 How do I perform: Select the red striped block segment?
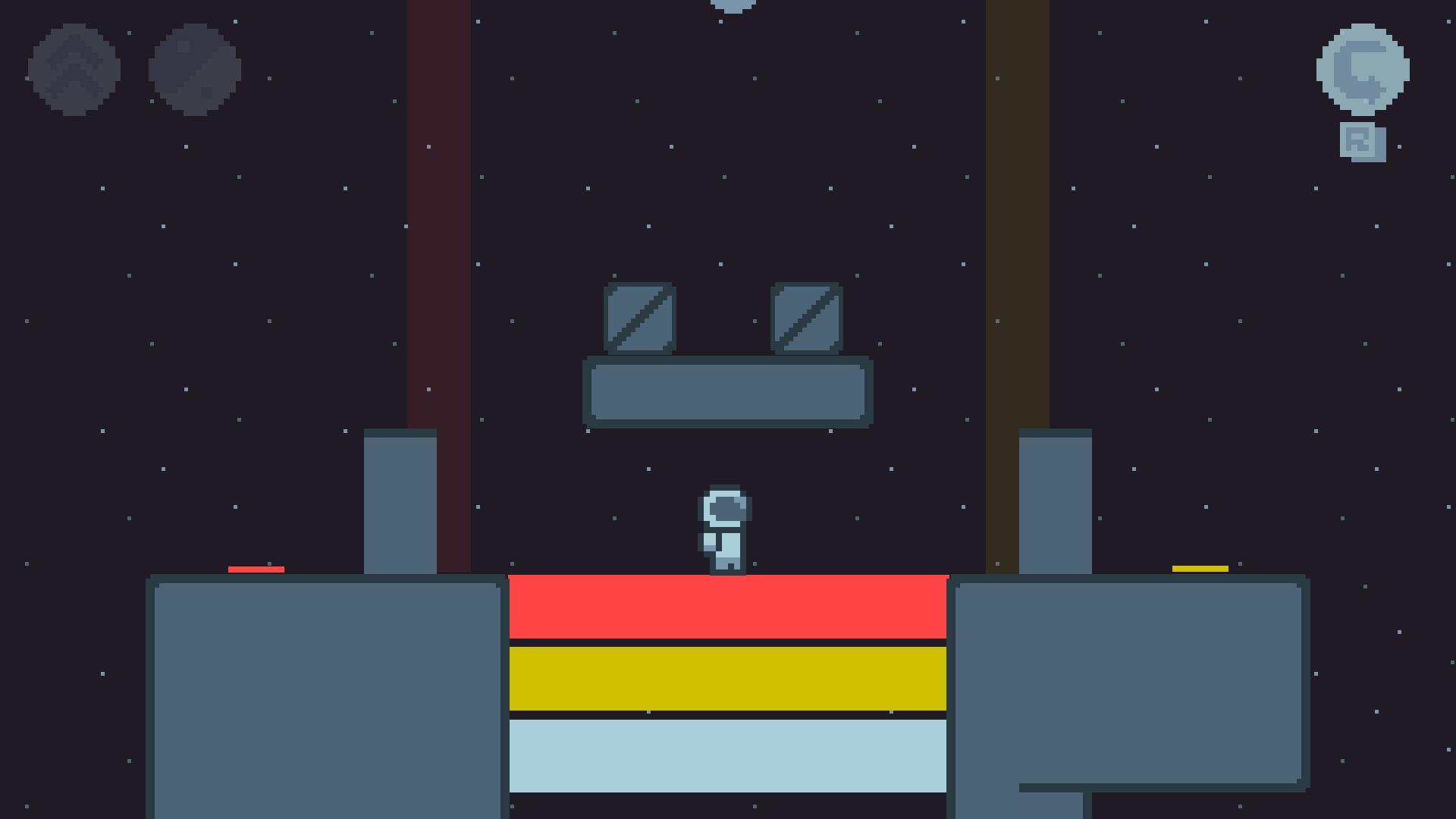[728, 607]
